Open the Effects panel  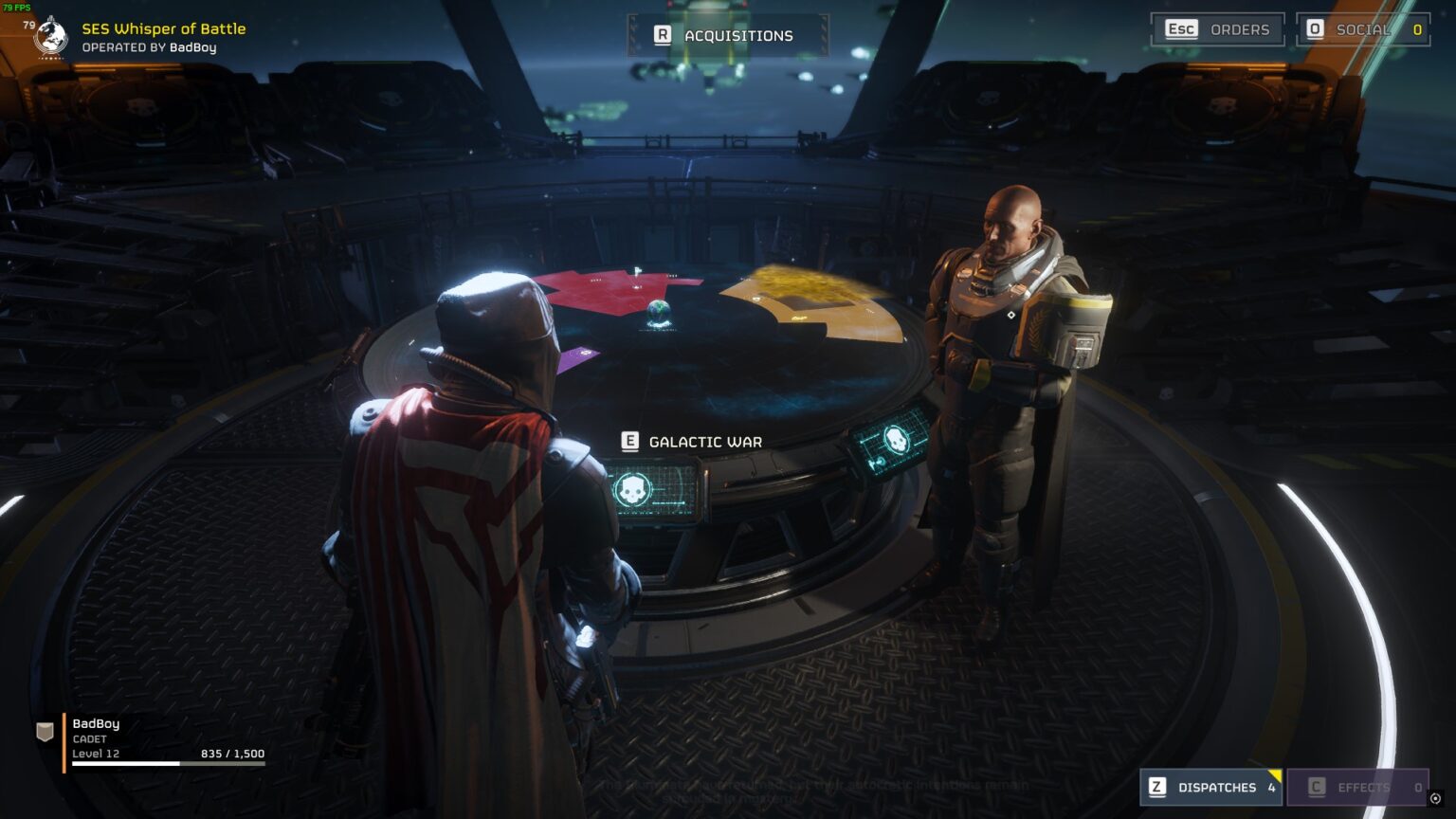pos(1357,787)
